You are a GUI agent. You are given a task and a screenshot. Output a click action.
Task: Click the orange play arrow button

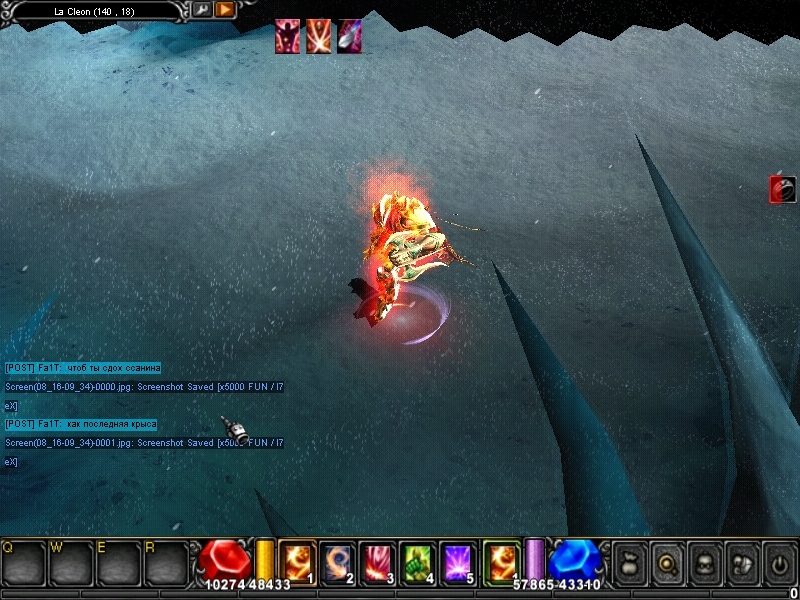pos(225,10)
